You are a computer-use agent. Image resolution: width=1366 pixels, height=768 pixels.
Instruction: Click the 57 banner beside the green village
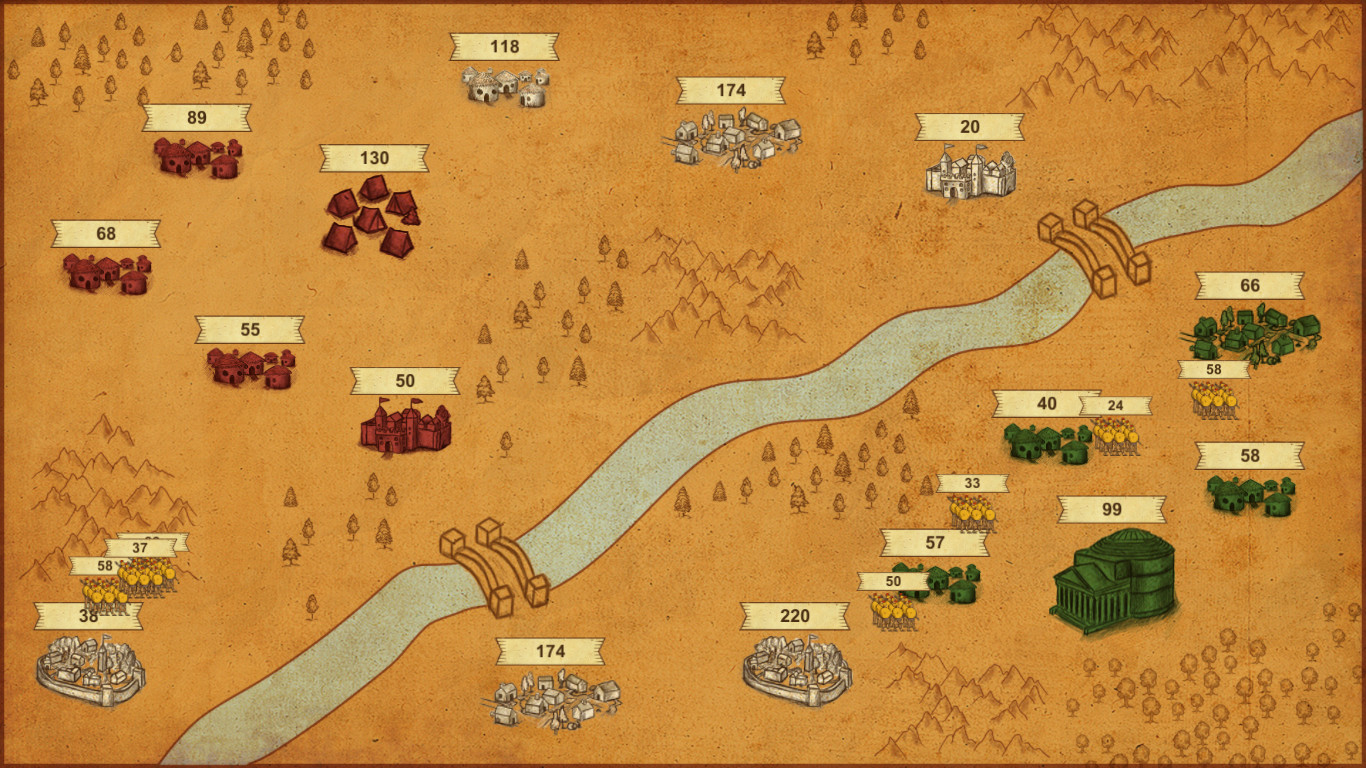point(933,540)
